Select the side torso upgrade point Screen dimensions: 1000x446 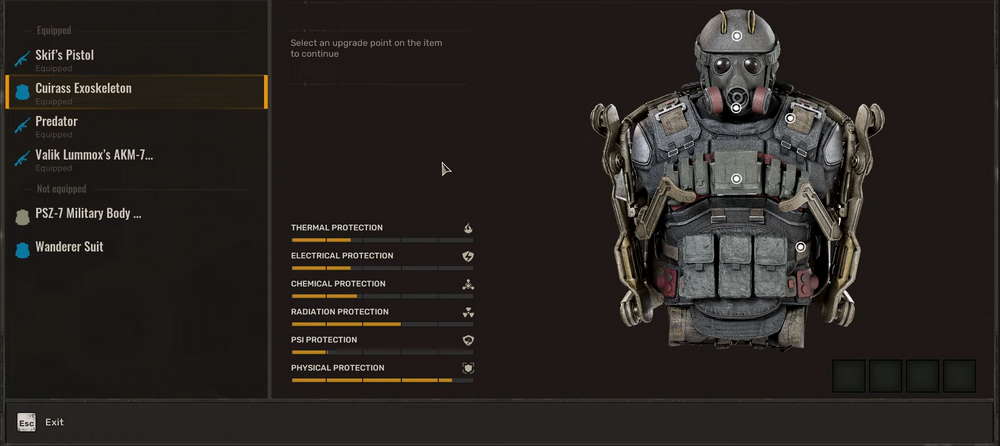click(x=801, y=247)
